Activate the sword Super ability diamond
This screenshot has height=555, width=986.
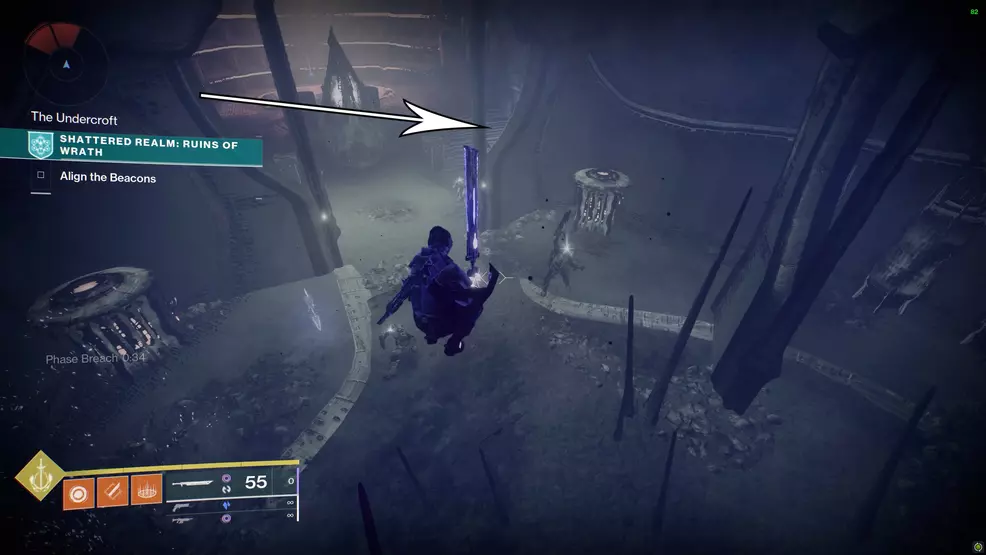point(39,476)
